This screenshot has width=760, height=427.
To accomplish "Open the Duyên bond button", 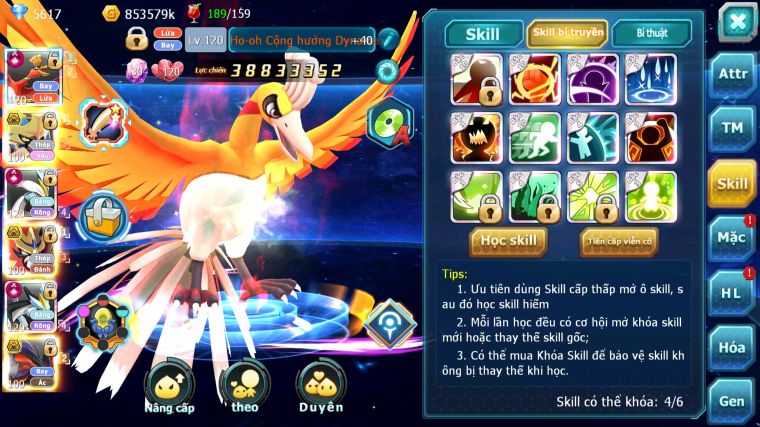I will coord(321,387).
